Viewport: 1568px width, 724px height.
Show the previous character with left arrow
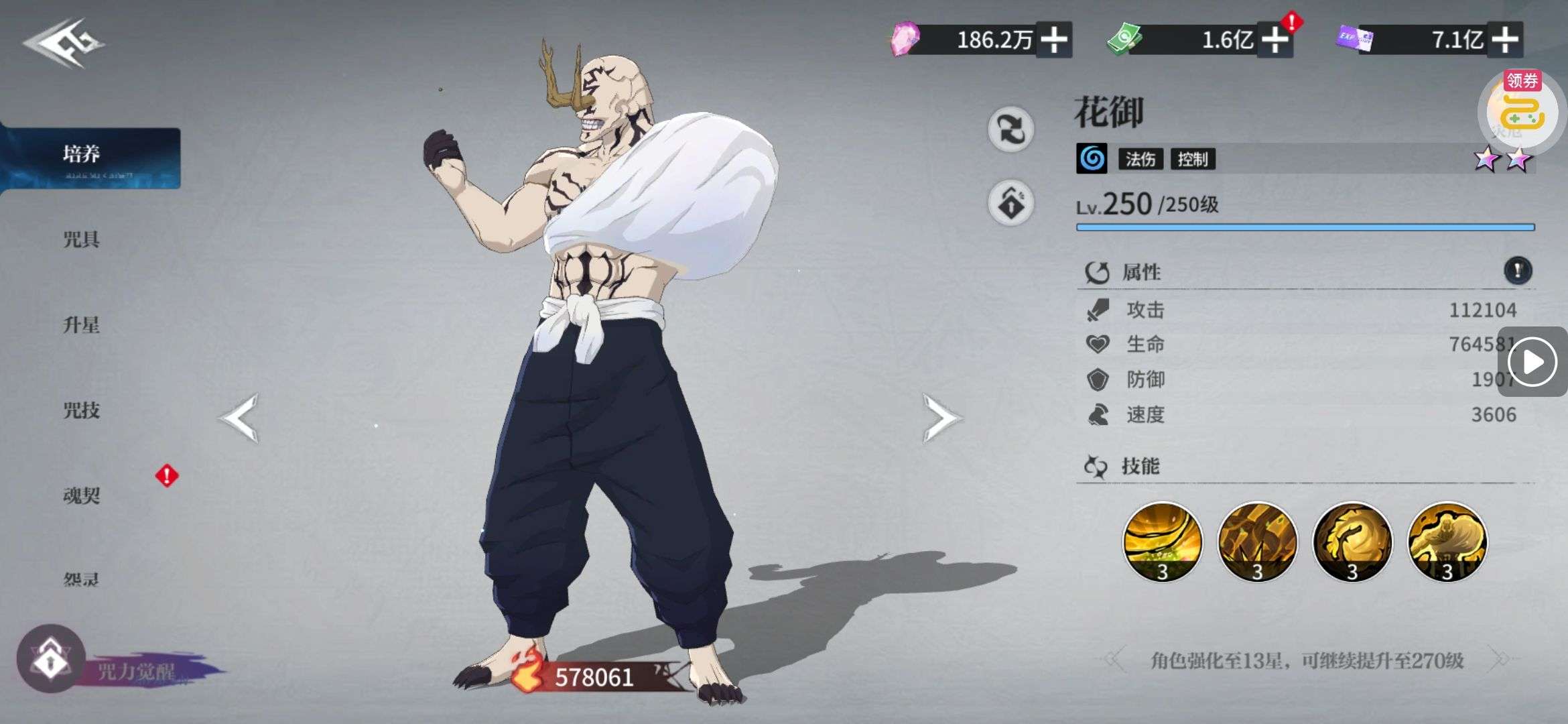pos(239,418)
